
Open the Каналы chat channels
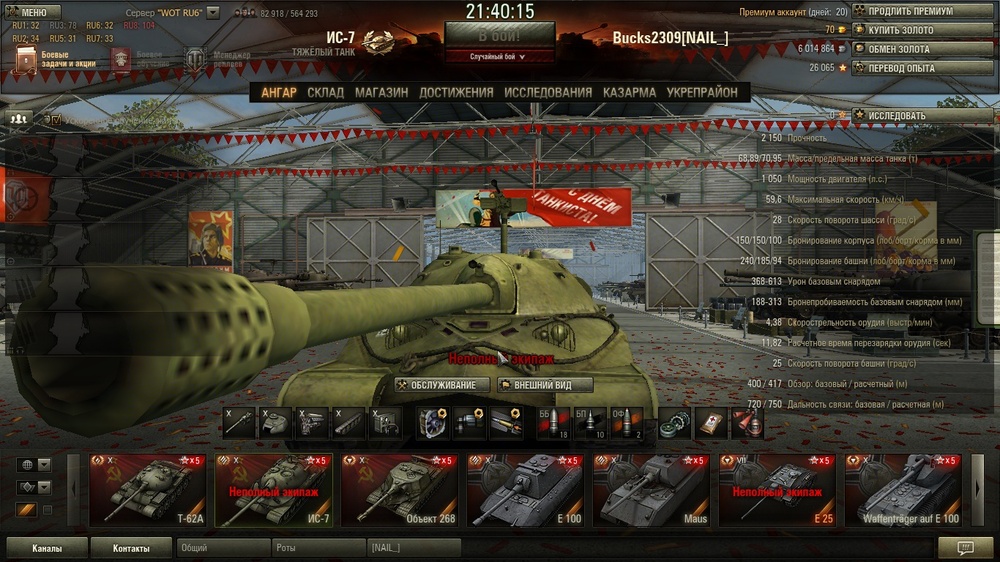pyautogui.click(x=46, y=548)
